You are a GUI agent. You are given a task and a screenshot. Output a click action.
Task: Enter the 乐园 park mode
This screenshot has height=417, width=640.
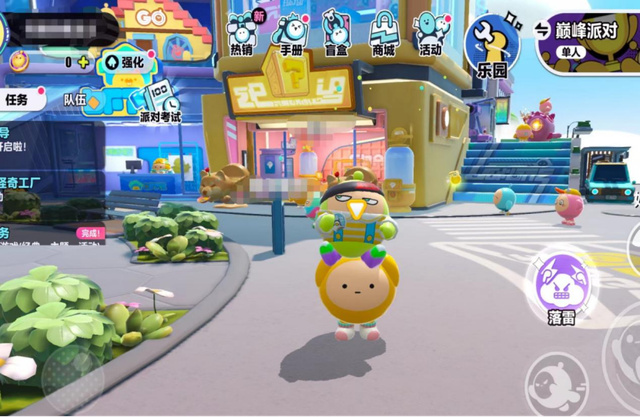(x=493, y=44)
